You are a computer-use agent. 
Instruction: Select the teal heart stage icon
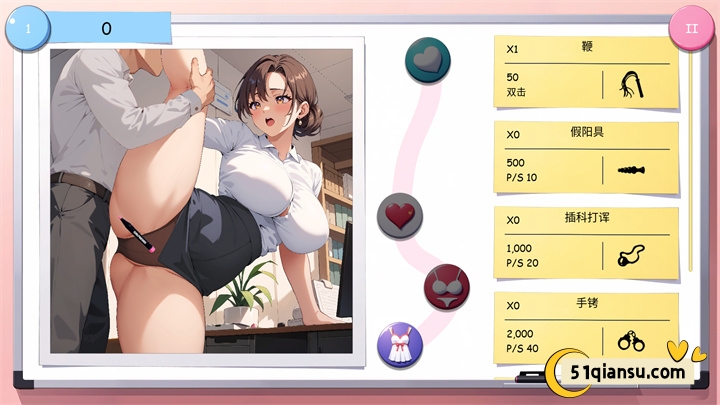(x=428, y=60)
